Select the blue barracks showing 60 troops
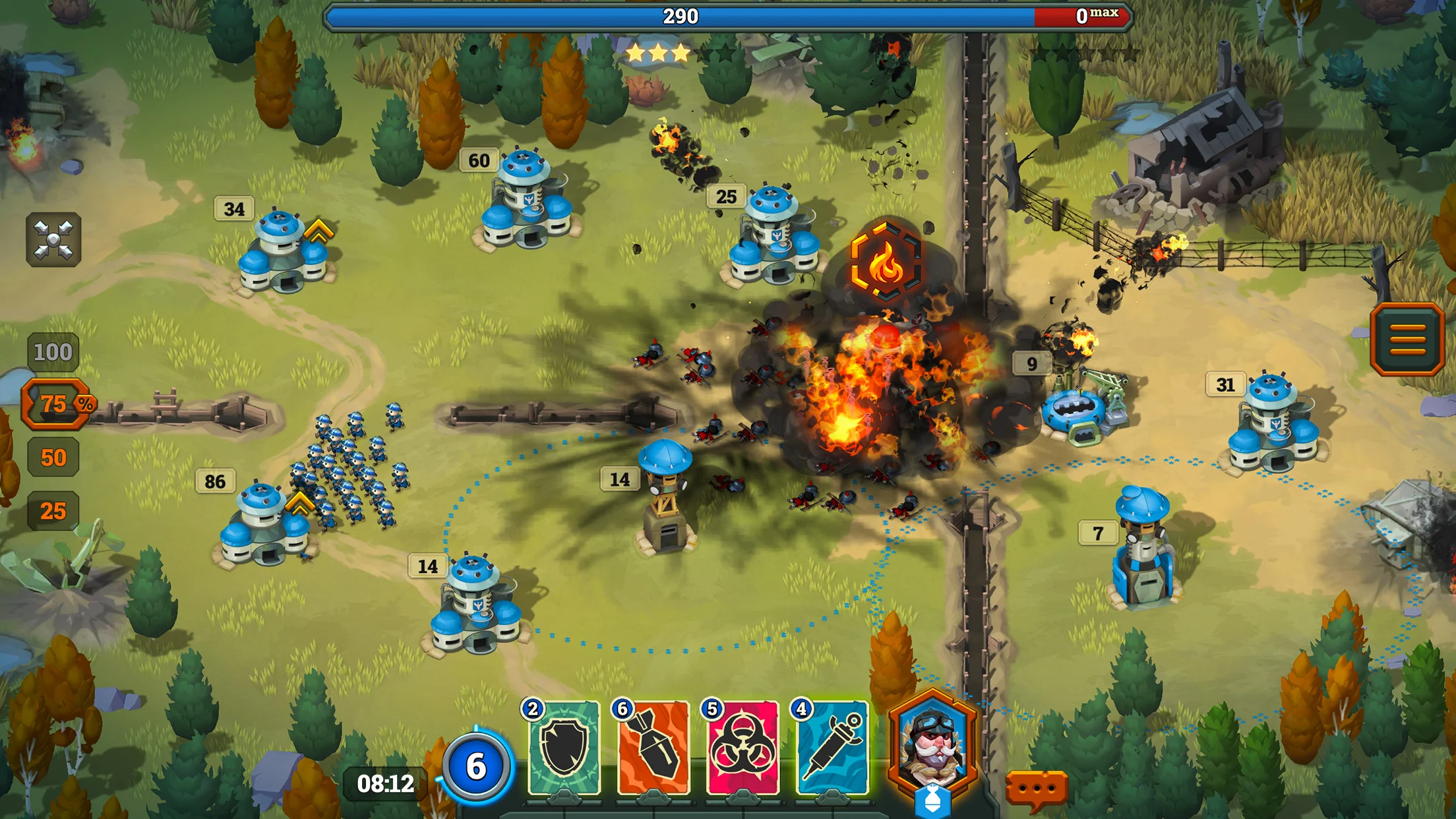 click(526, 201)
